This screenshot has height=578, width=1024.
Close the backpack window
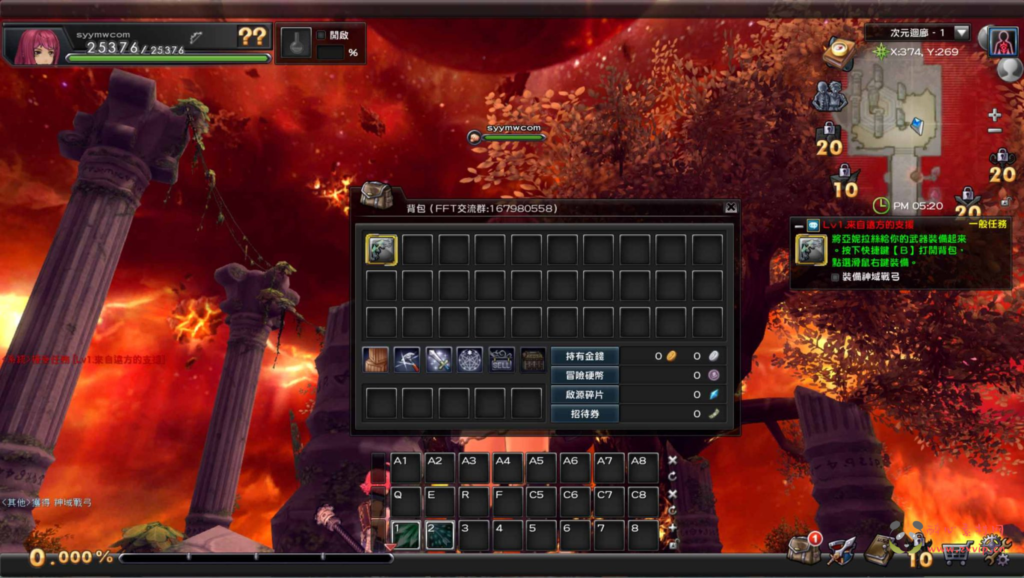(731, 208)
